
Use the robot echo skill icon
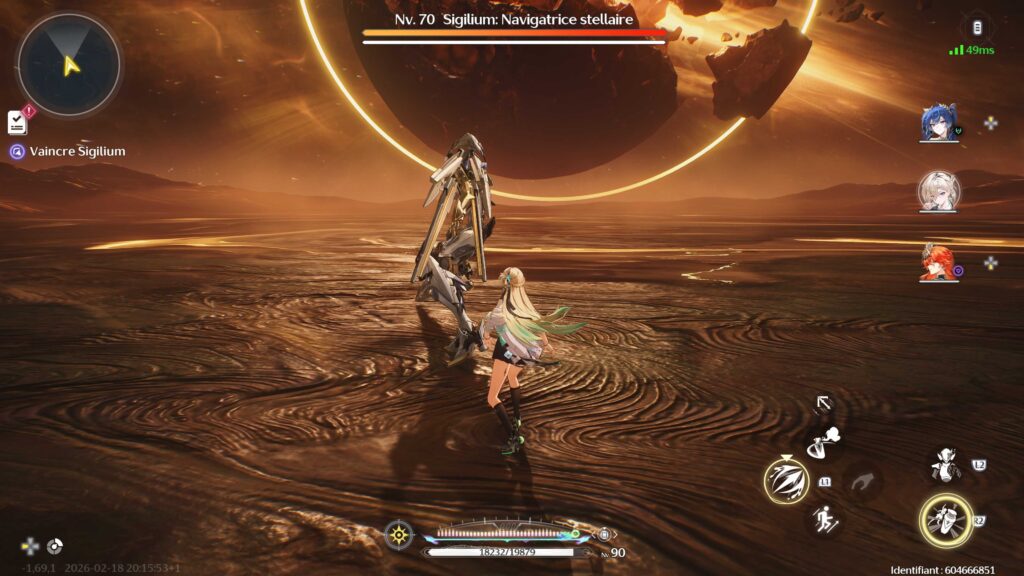pos(945,464)
